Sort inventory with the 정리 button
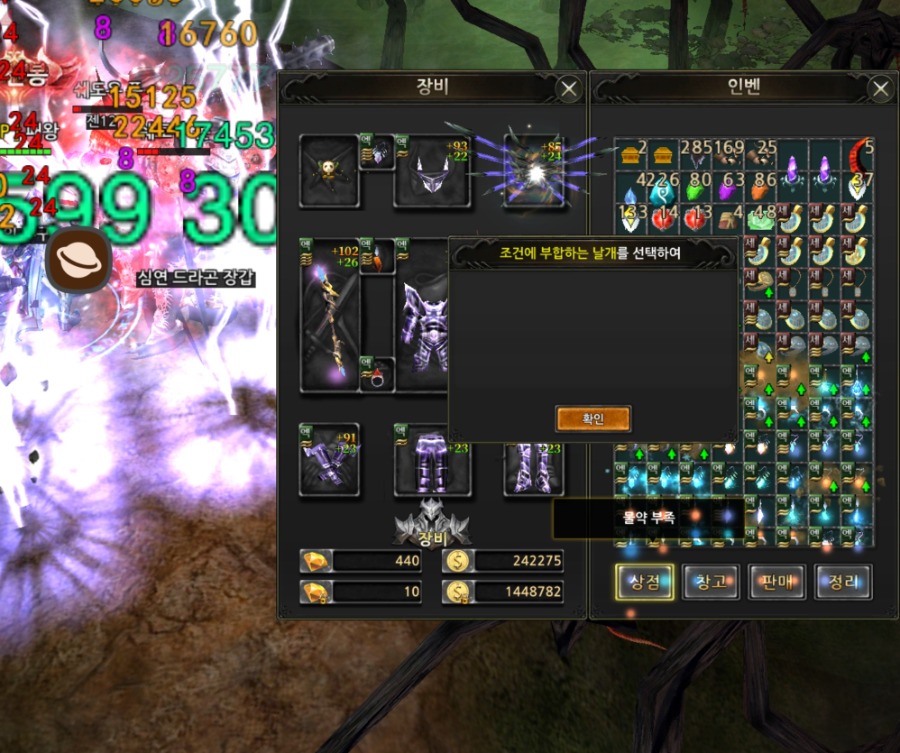 843,581
